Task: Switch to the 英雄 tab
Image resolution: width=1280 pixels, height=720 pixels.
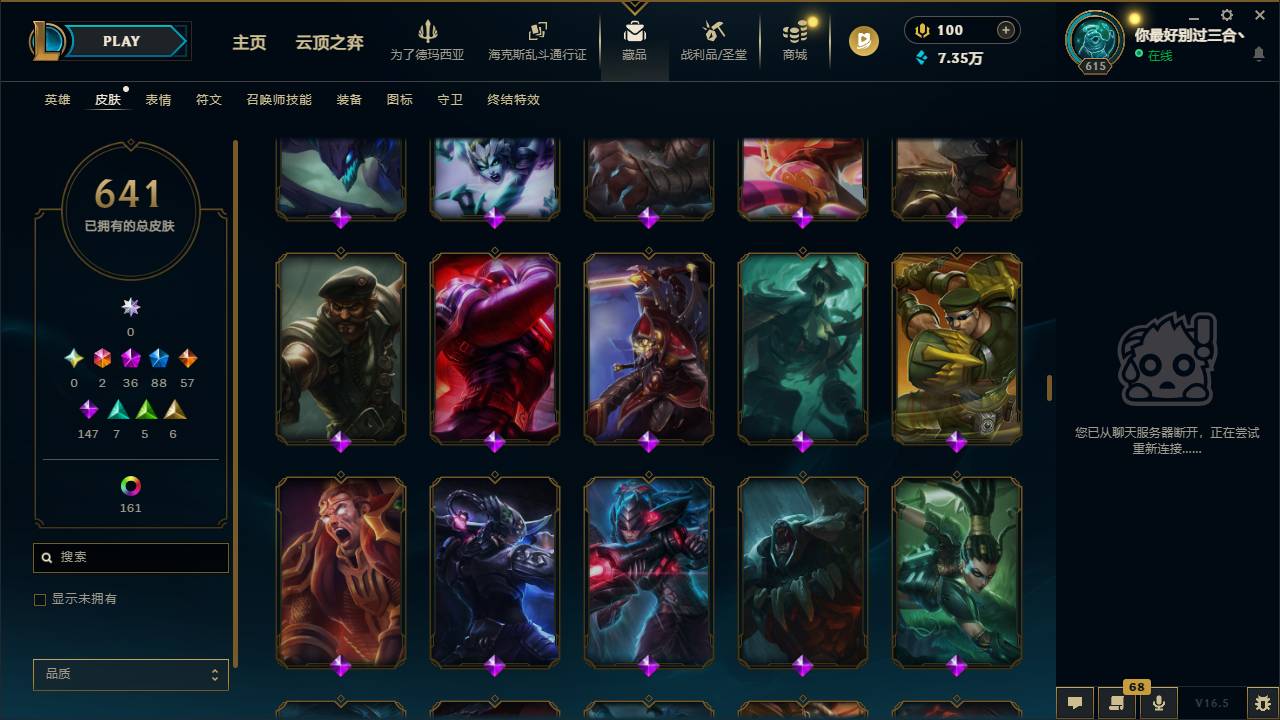Action: point(57,100)
